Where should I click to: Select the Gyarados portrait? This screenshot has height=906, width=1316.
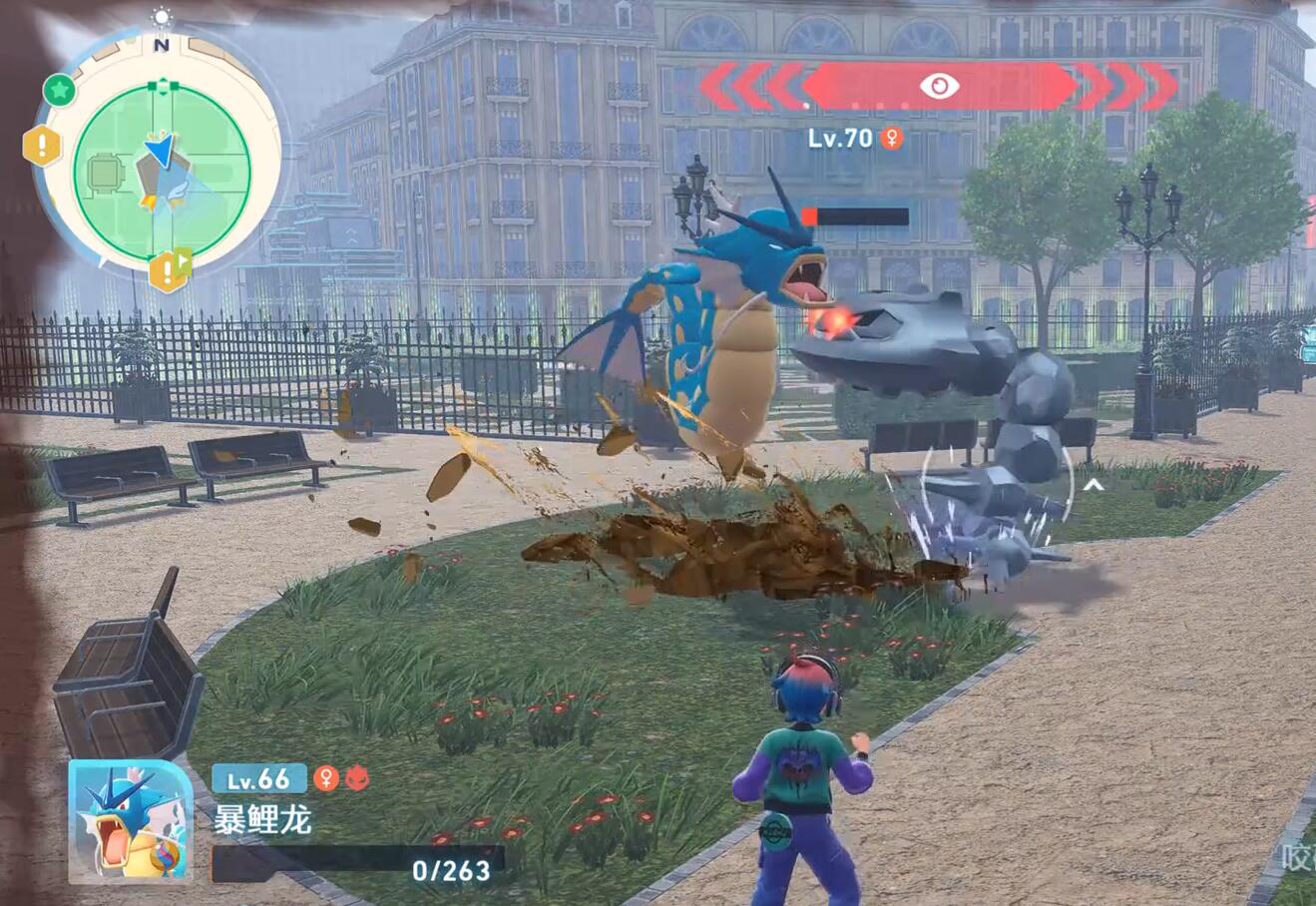tap(131, 822)
